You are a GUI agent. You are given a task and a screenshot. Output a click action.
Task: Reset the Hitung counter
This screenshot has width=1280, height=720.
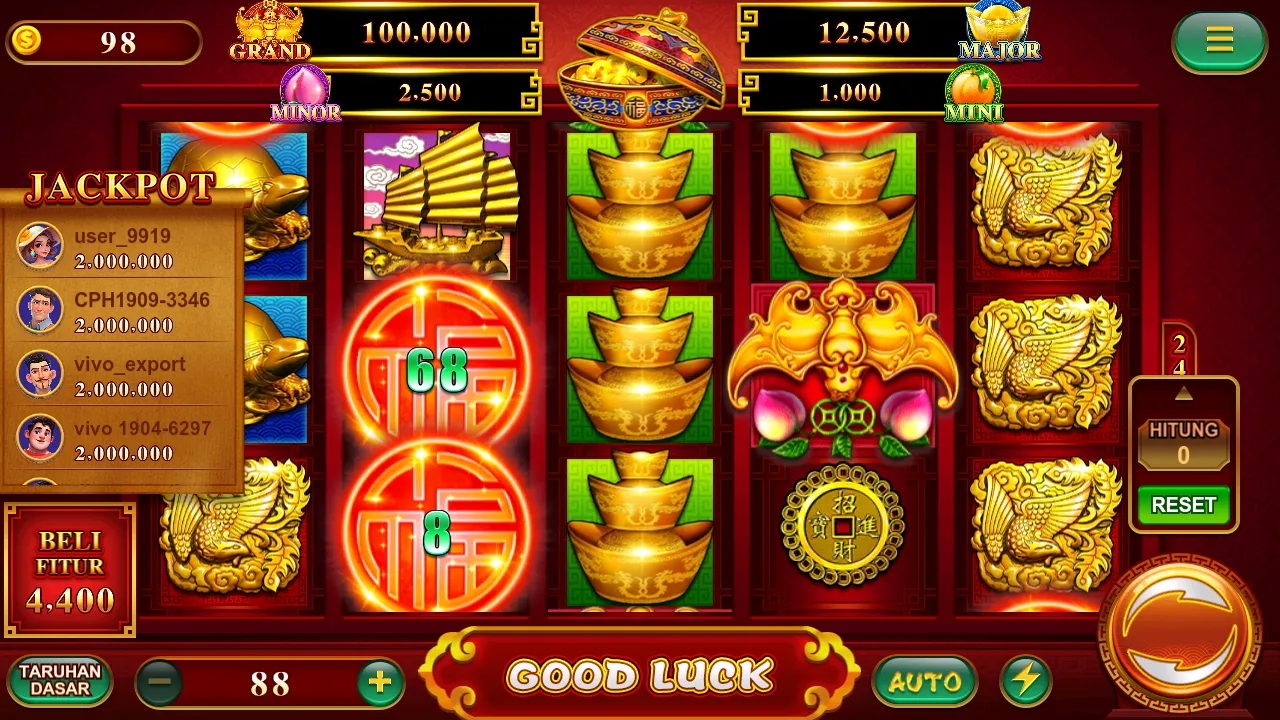[x=1183, y=505]
